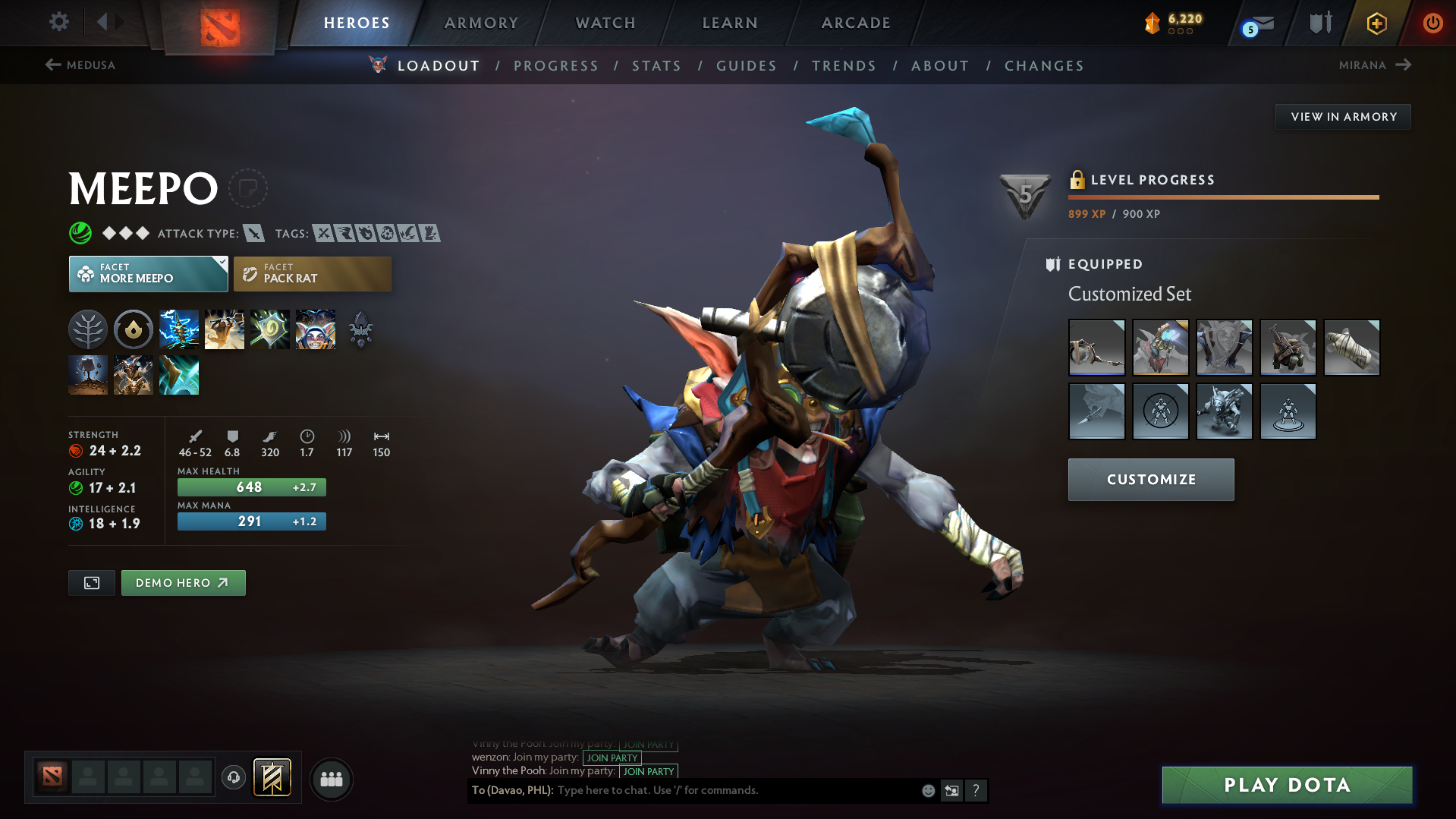1456x819 pixels.
Task: Navigate to next hero Mirana
Action: (1374, 65)
